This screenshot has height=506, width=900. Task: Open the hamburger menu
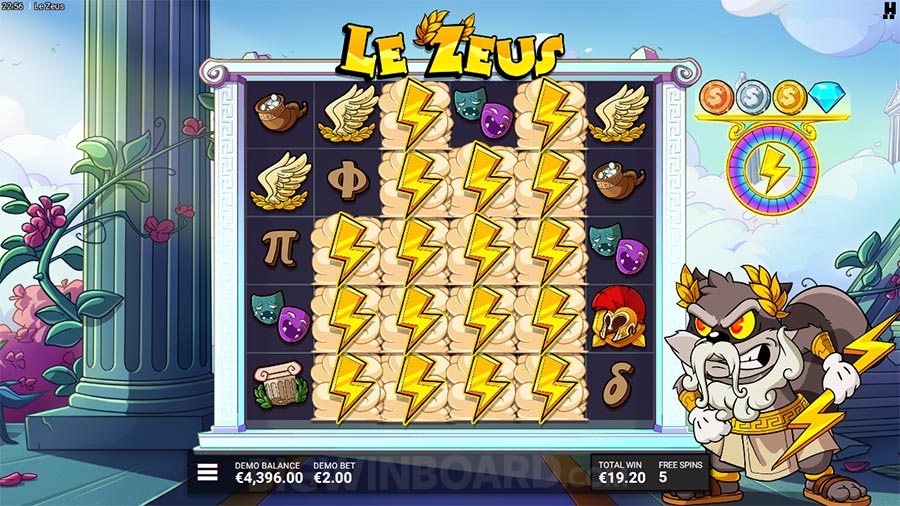click(x=207, y=473)
